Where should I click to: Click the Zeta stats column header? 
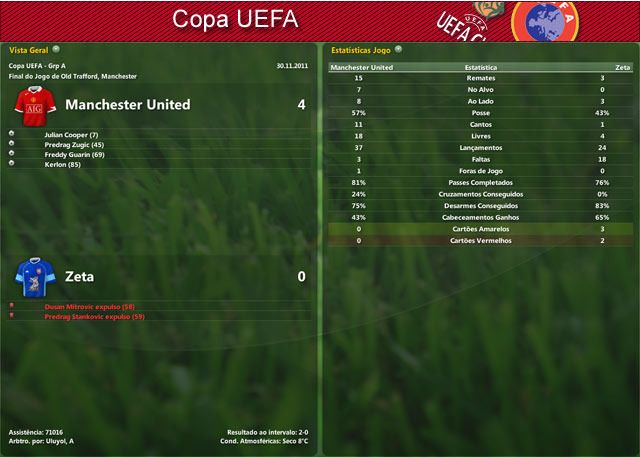pos(622,67)
